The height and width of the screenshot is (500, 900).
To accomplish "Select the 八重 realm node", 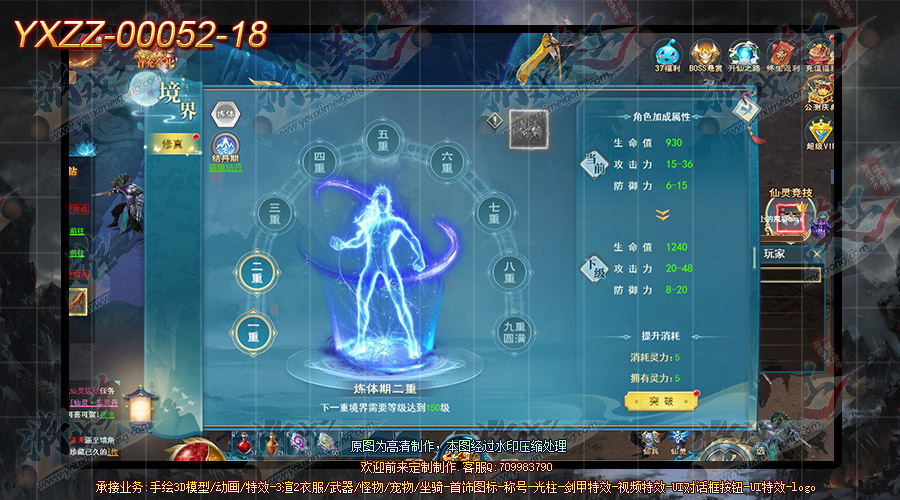I will pyautogui.click(x=510, y=271).
